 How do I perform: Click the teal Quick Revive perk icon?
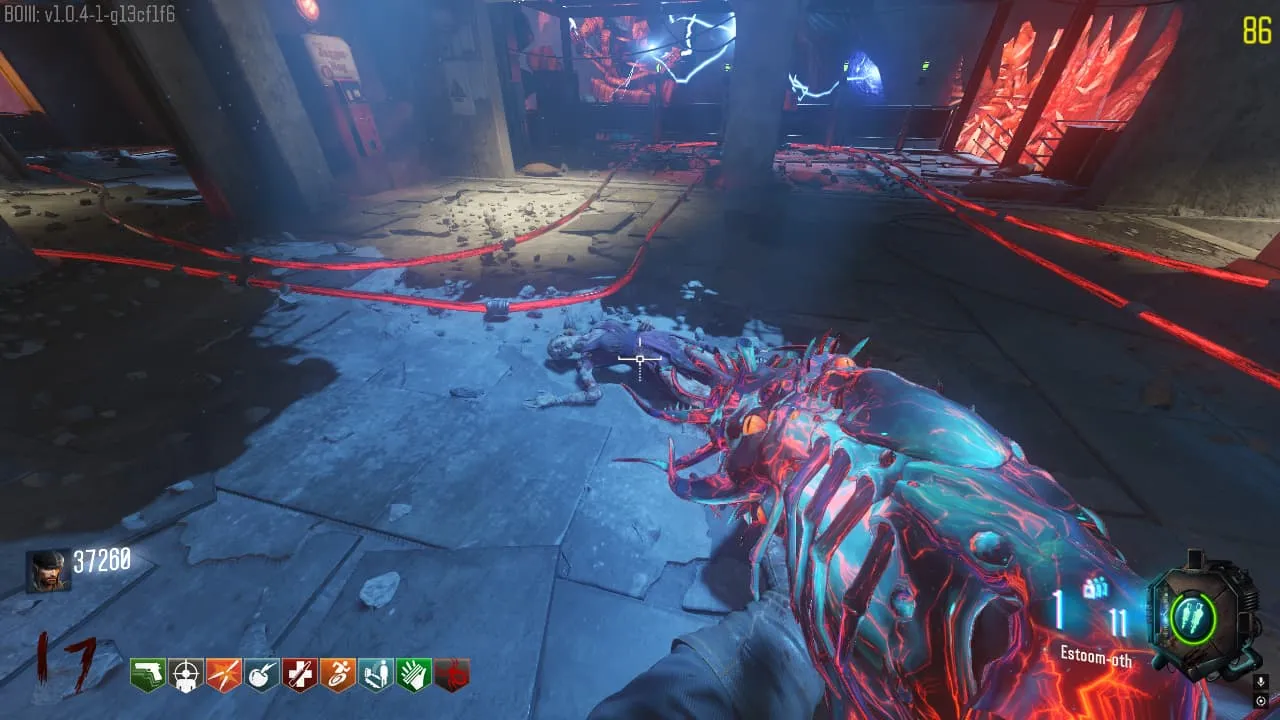point(376,675)
